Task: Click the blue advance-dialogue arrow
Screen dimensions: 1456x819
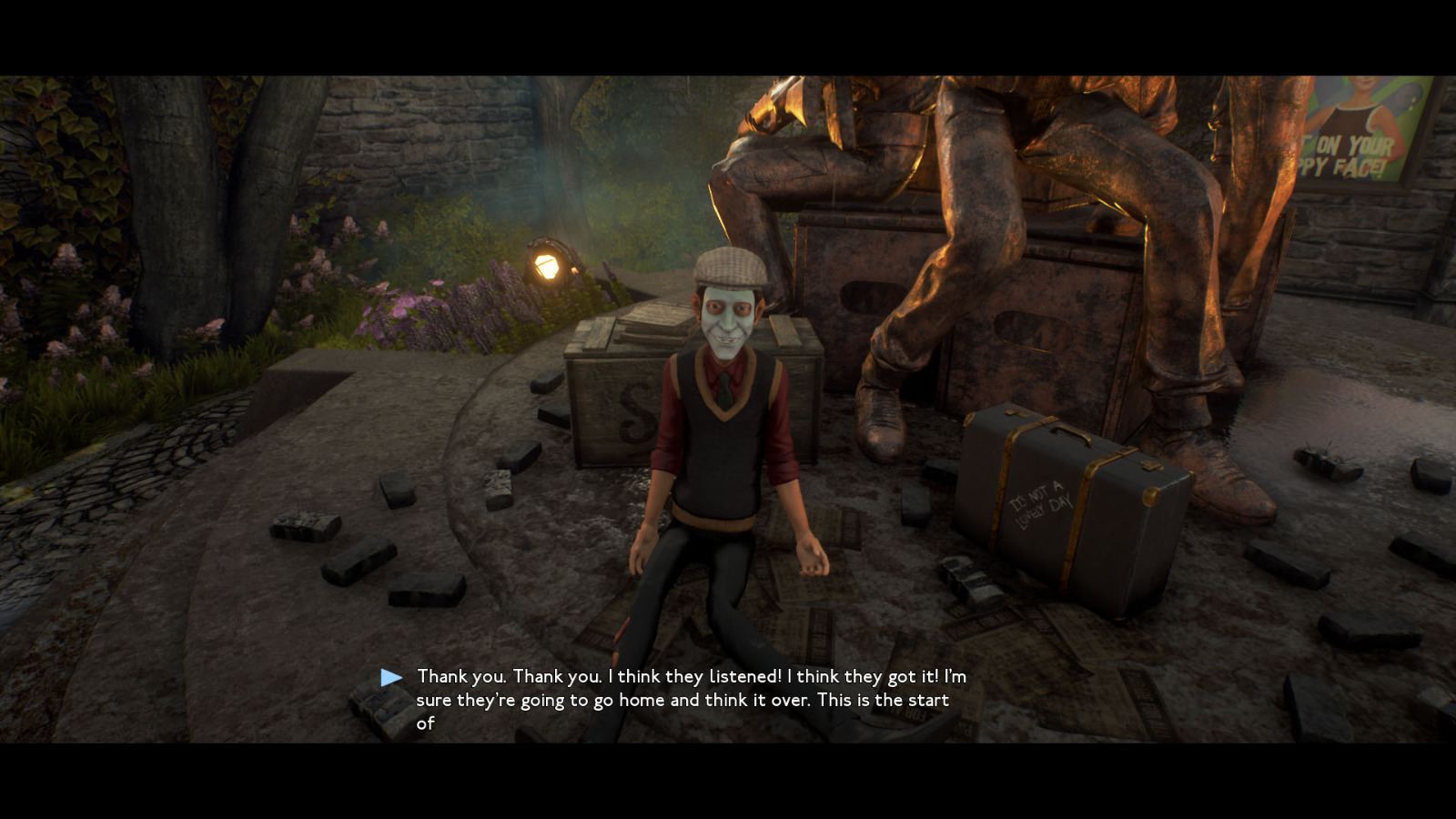Action: 391,675
